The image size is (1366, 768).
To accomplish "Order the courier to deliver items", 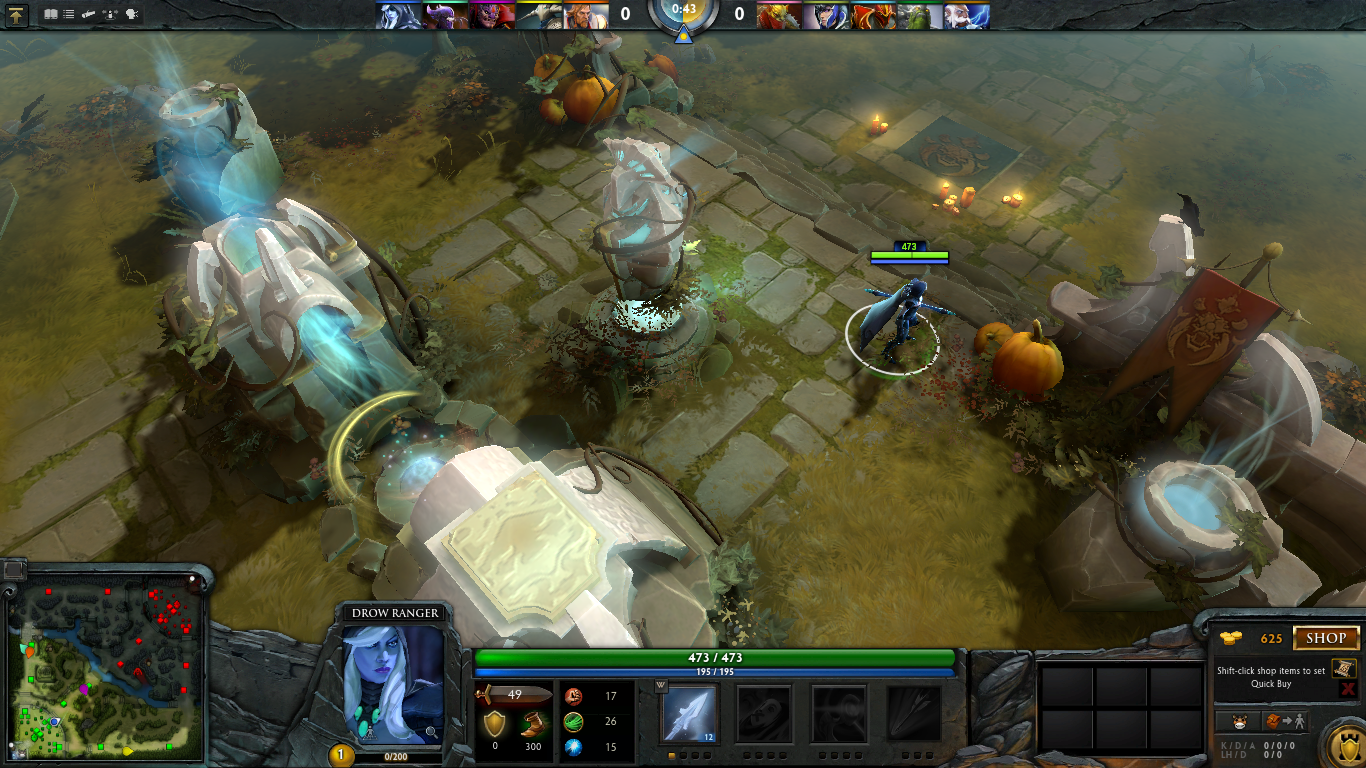I will (x=1283, y=720).
